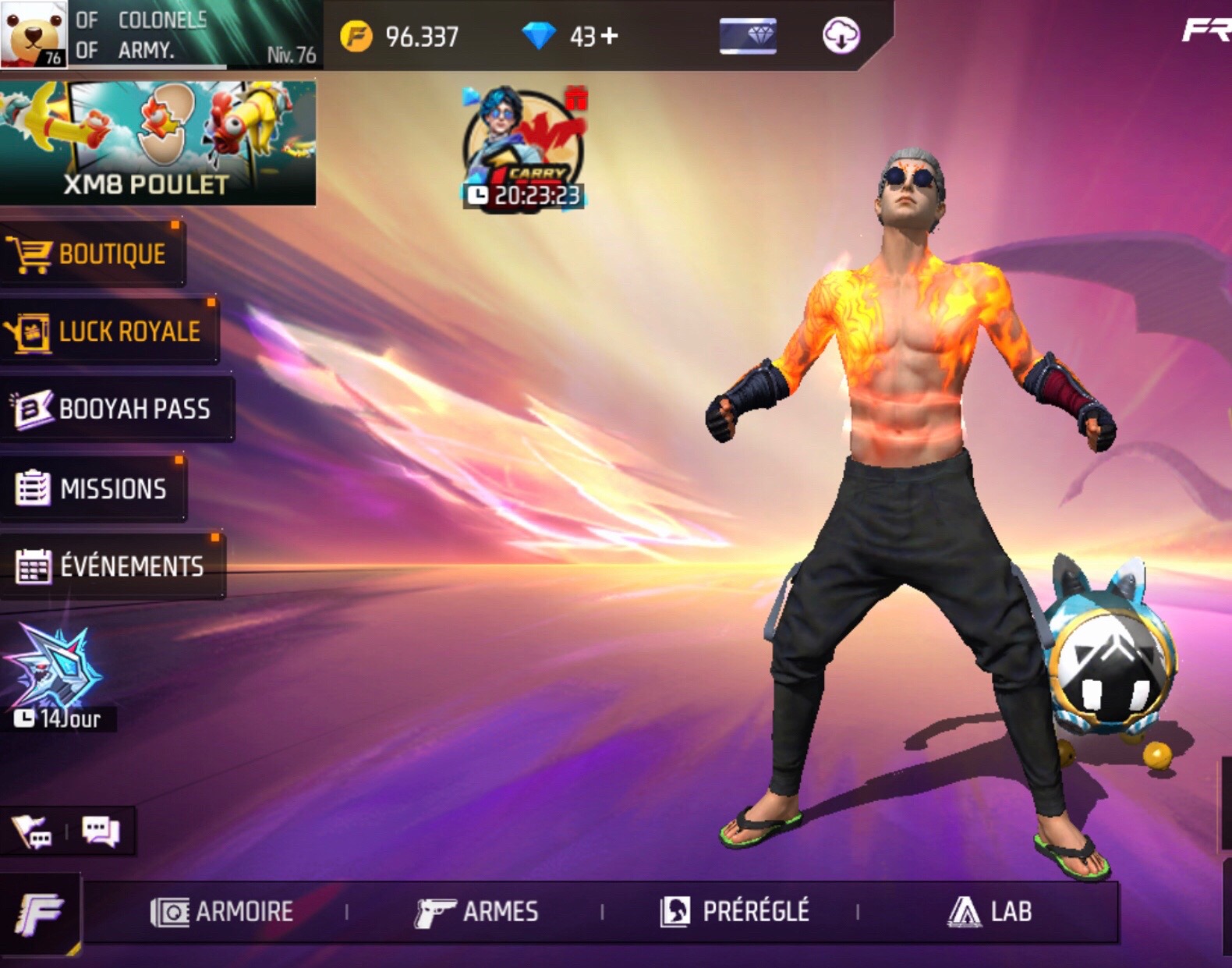The width and height of the screenshot is (1232, 968).
Task: Open the Préréglé presets
Action: click(735, 911)
